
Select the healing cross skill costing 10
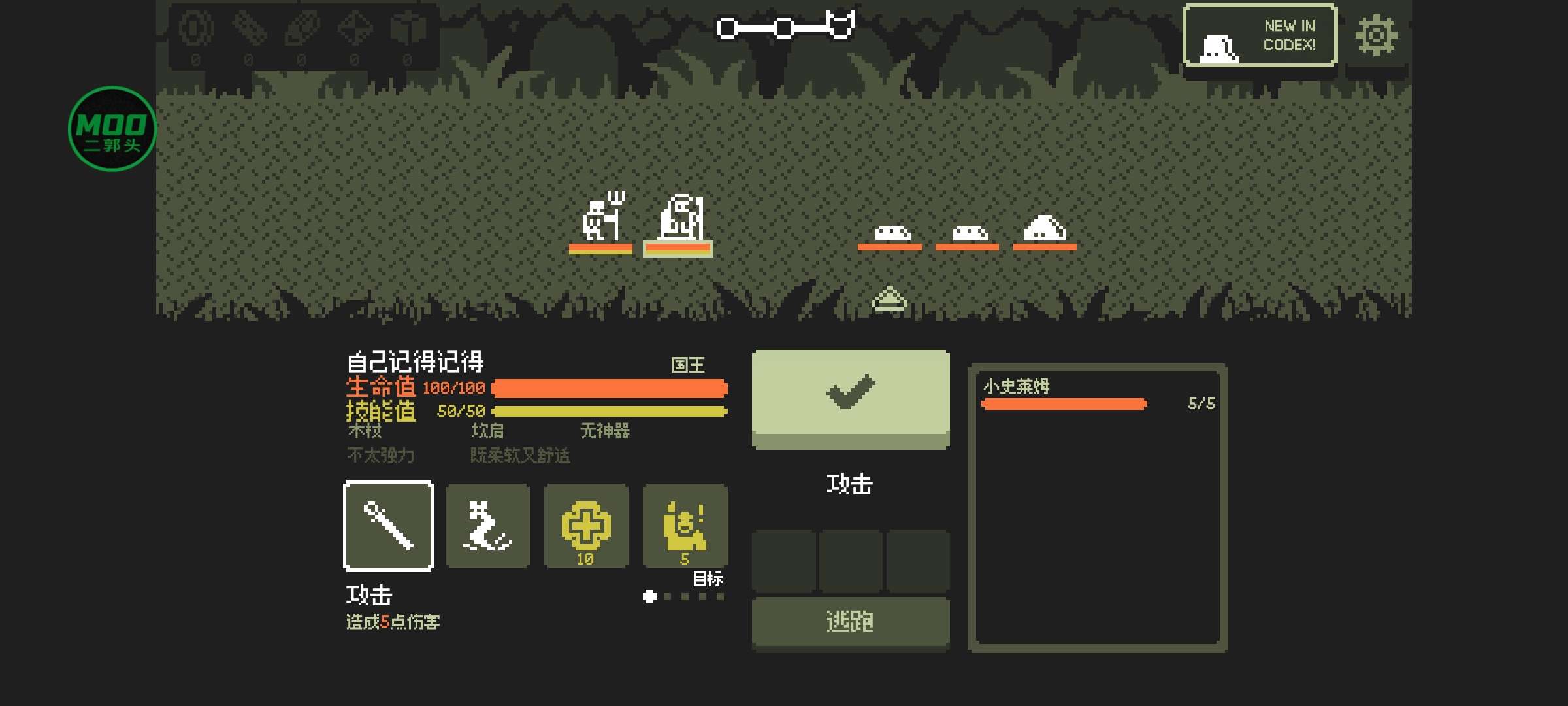(x=586, y=526)
